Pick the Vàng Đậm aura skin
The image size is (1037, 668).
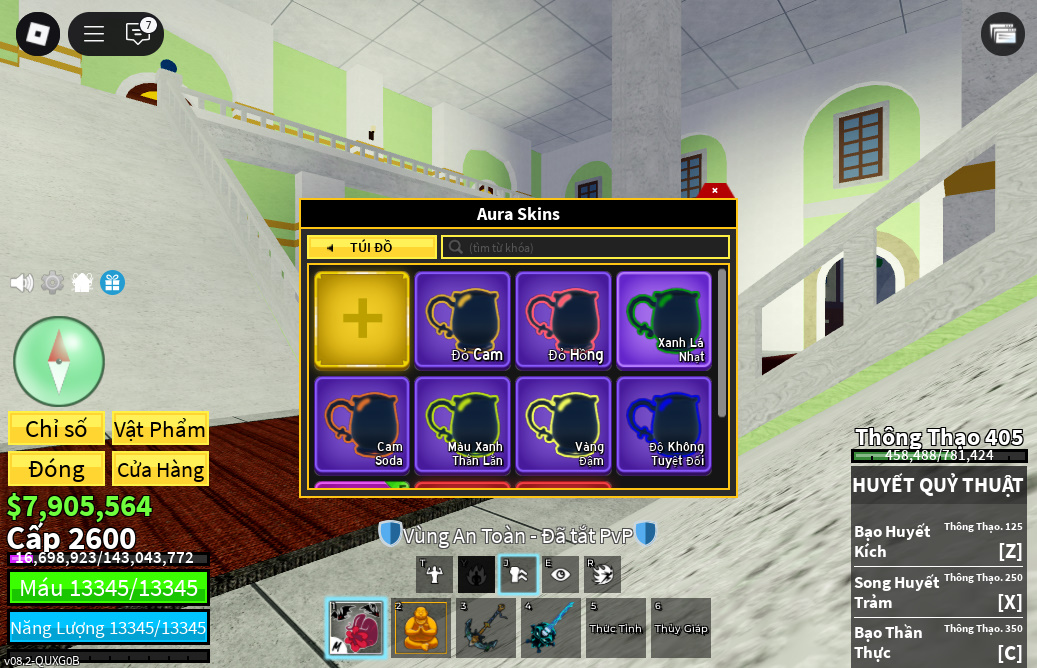point(564,424)
